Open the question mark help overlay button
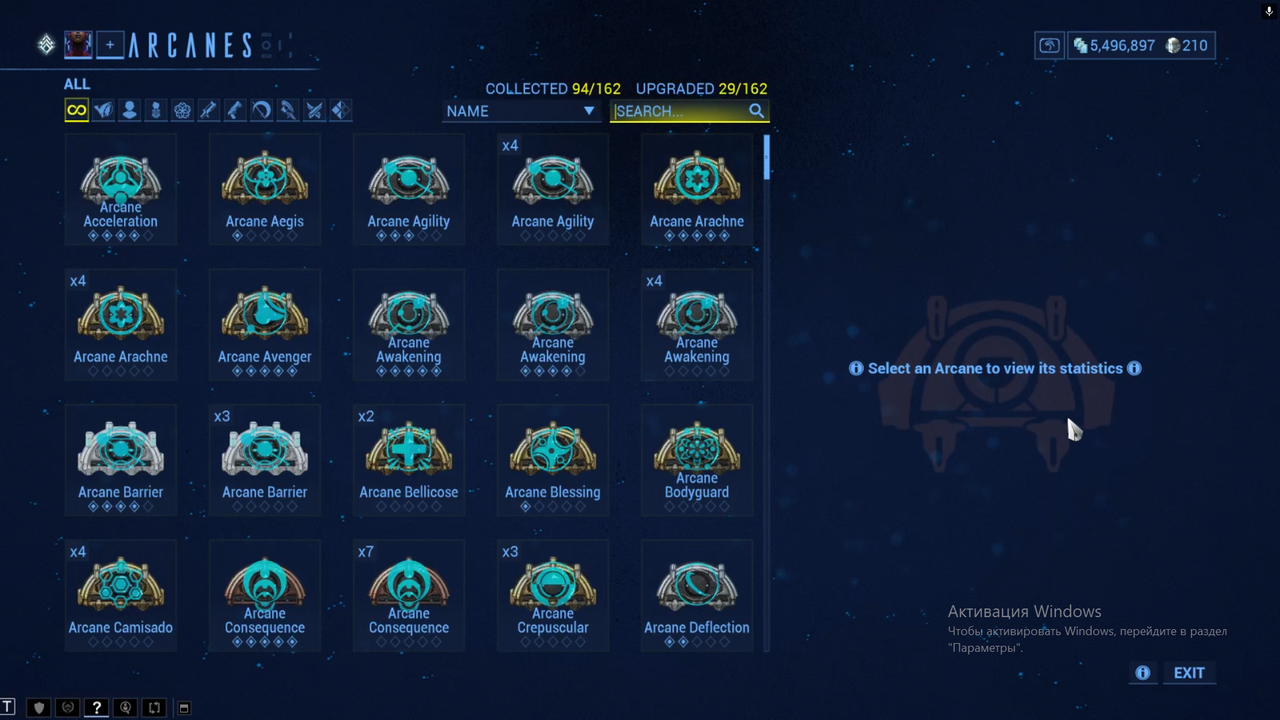The image size is (1280, 720). (x=96, y=707)
